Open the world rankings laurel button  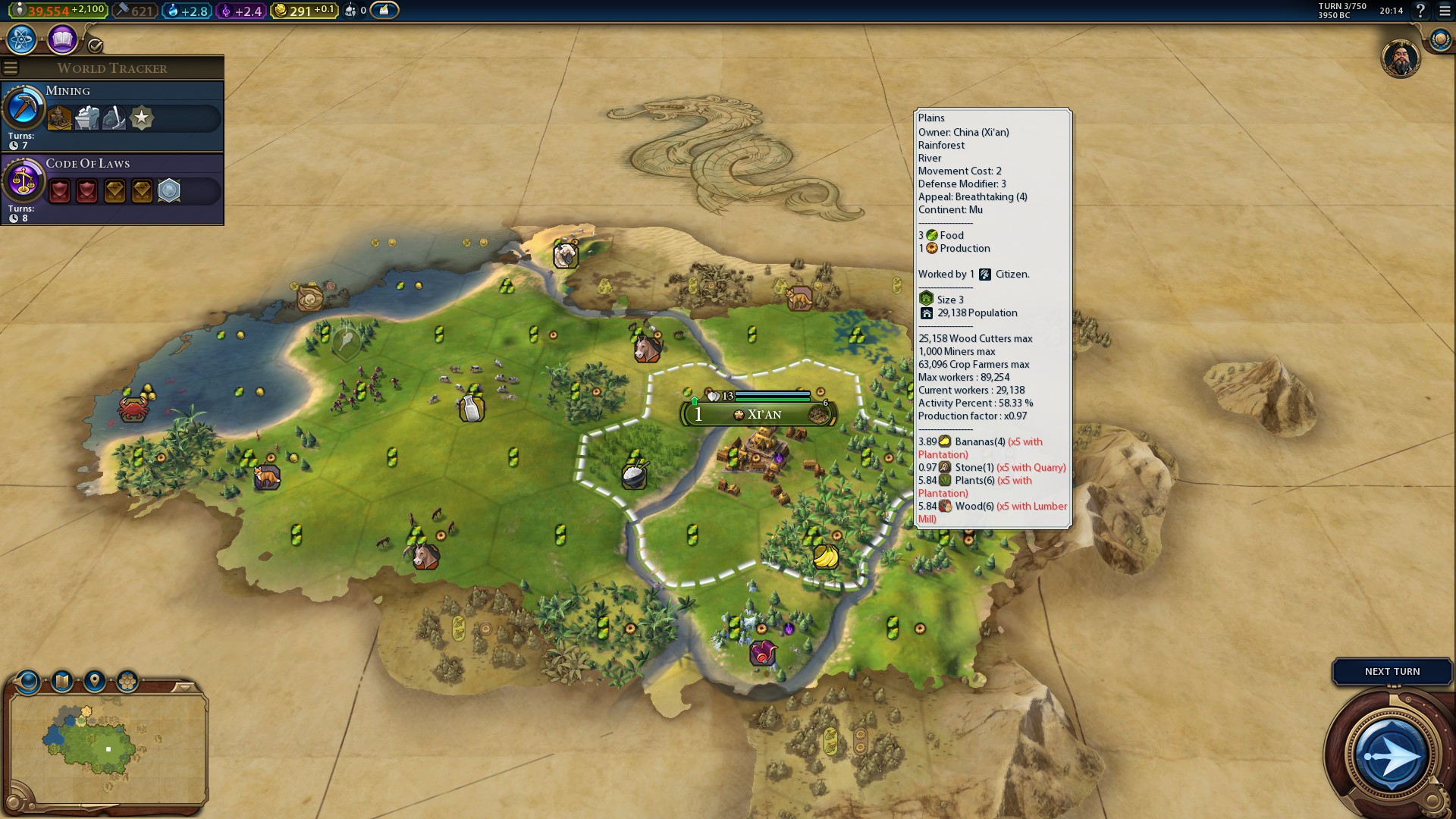pyautogui.click(x=1439, y=39)
